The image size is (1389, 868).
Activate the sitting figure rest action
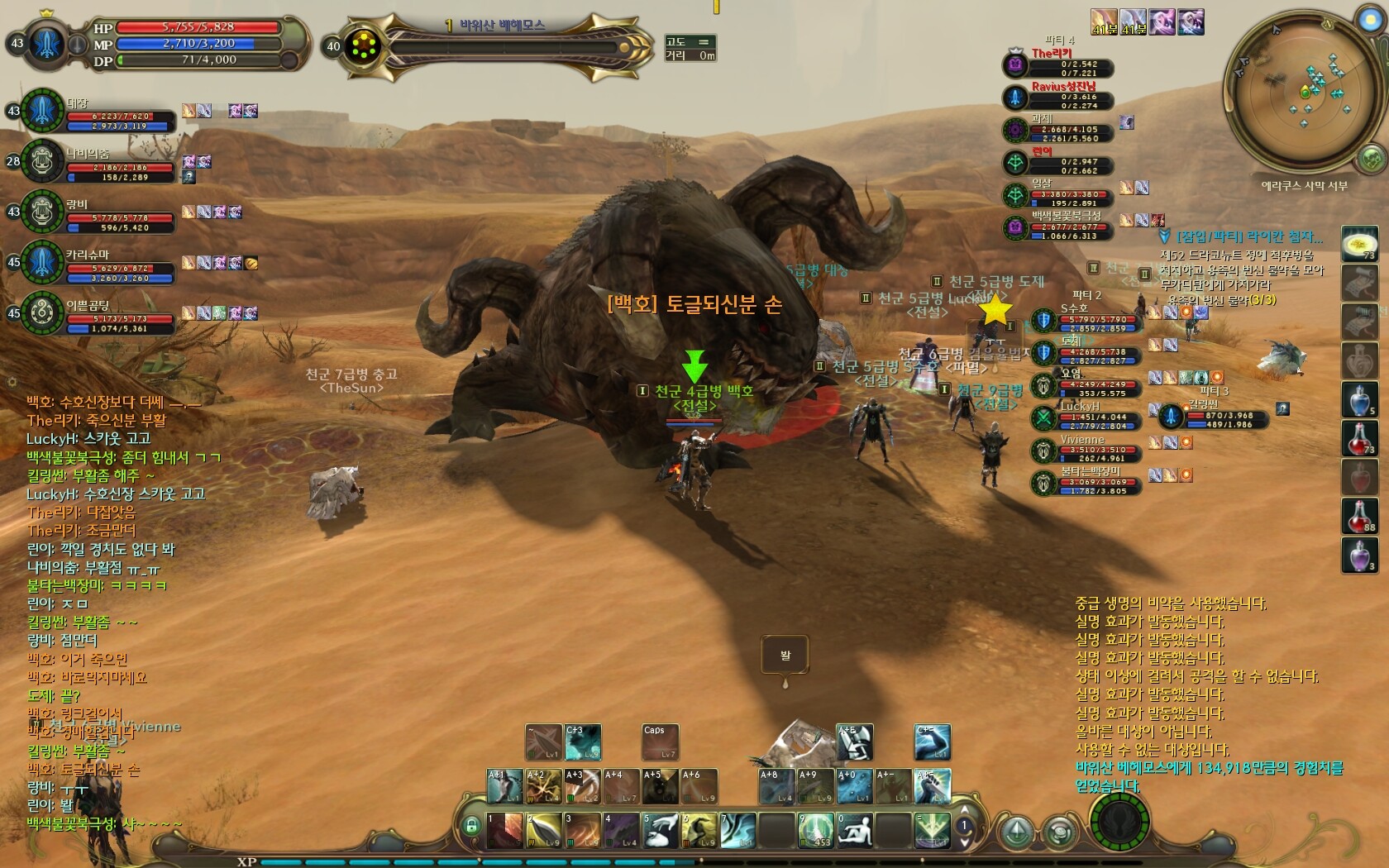point(854,831)
